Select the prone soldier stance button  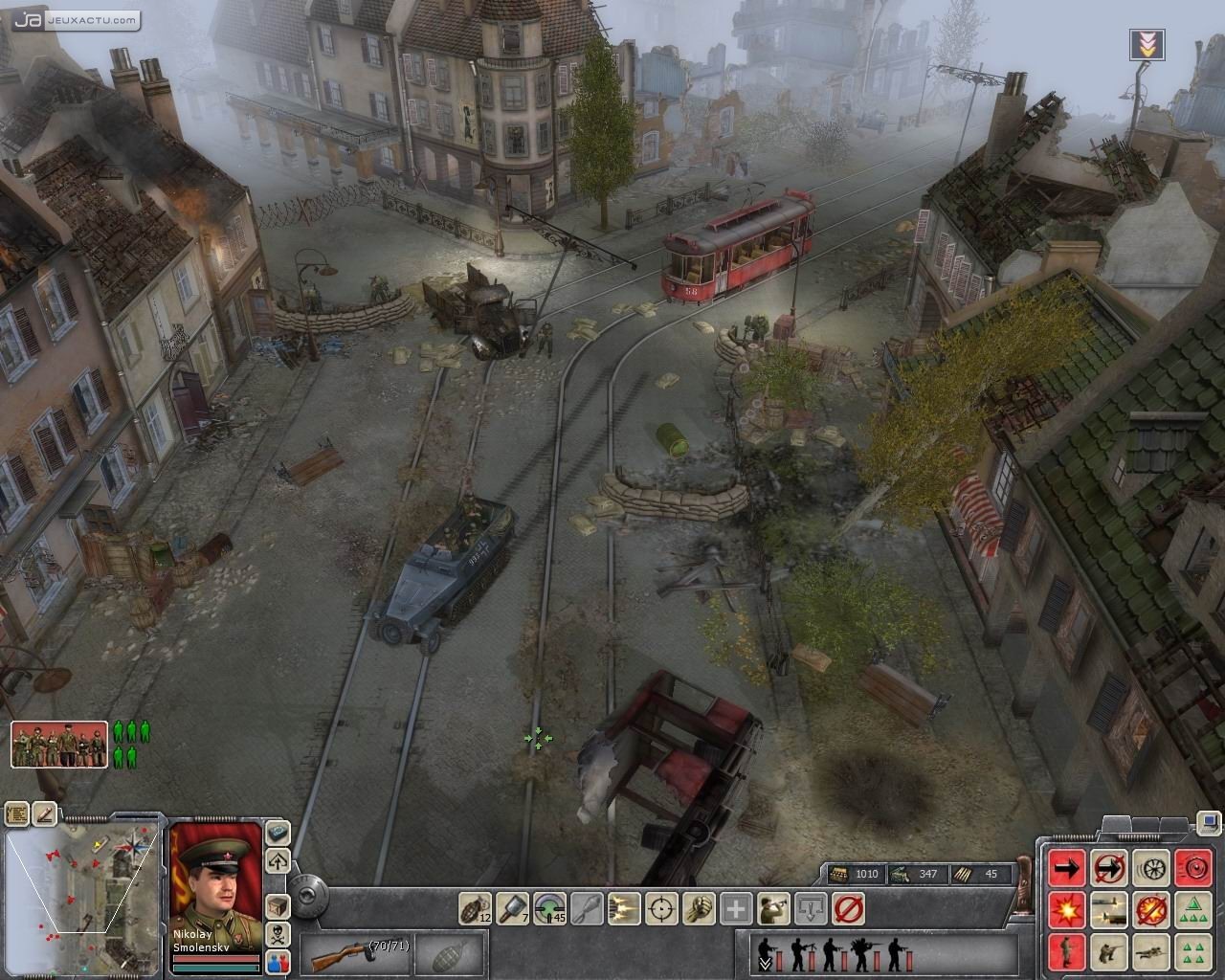pos(1151,951)
